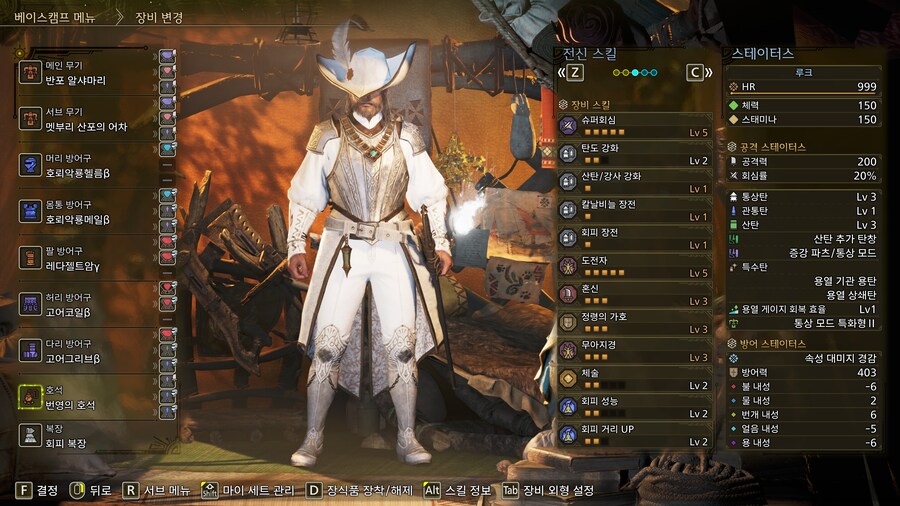This screenshot has height=506, width=900.
Task: Click the 탄도 강화 skill entry
Action: 634,153
